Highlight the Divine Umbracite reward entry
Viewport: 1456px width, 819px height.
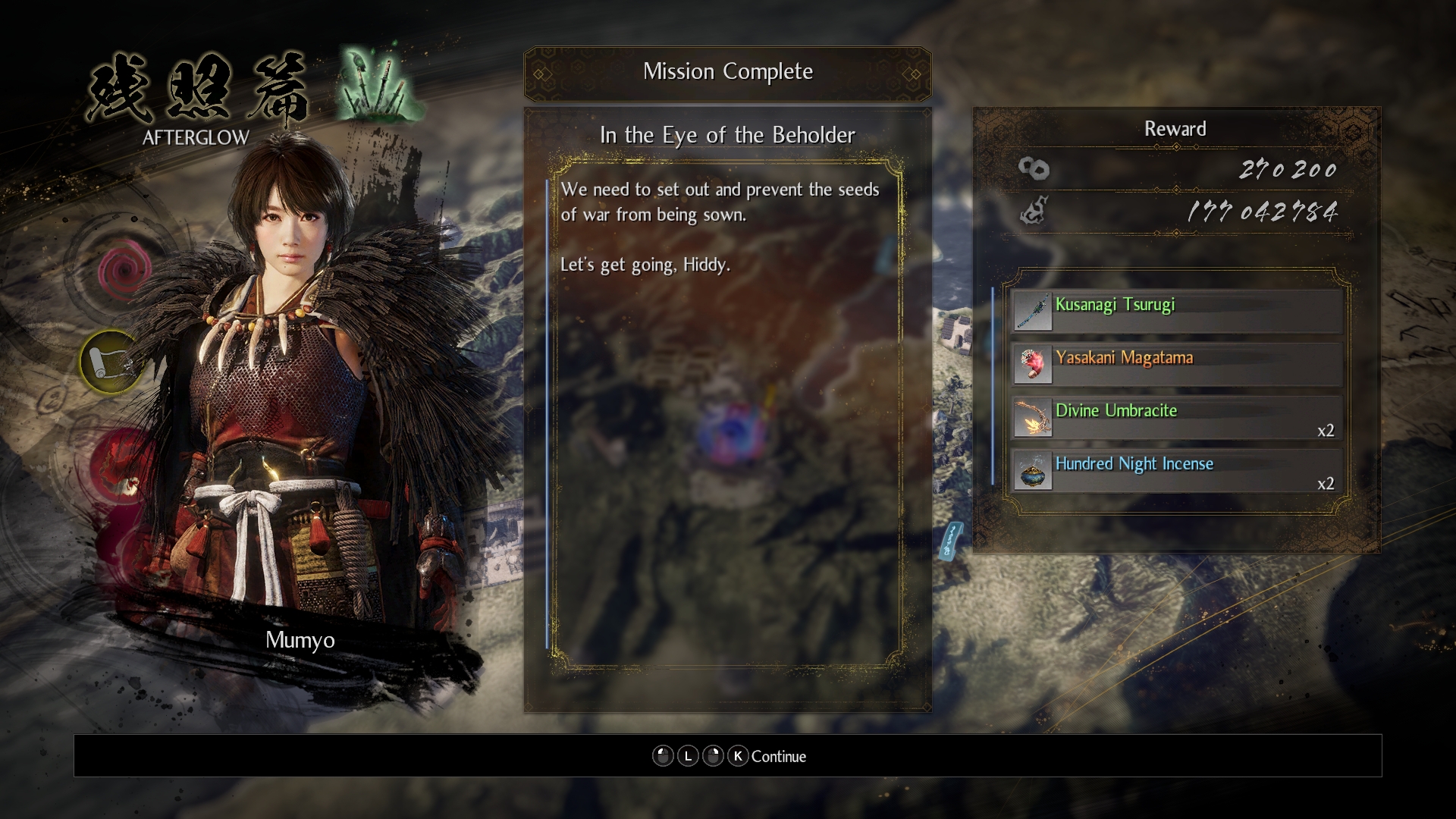tap(1176, 417)
